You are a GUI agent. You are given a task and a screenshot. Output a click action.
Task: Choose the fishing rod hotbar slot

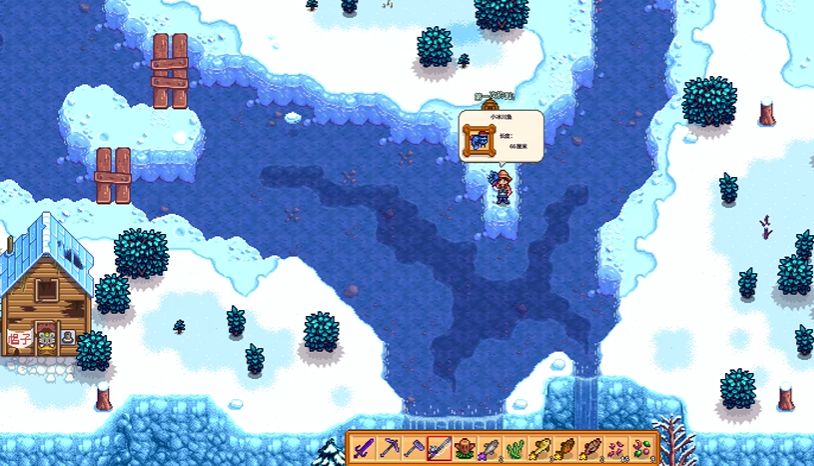pos(438,449)
